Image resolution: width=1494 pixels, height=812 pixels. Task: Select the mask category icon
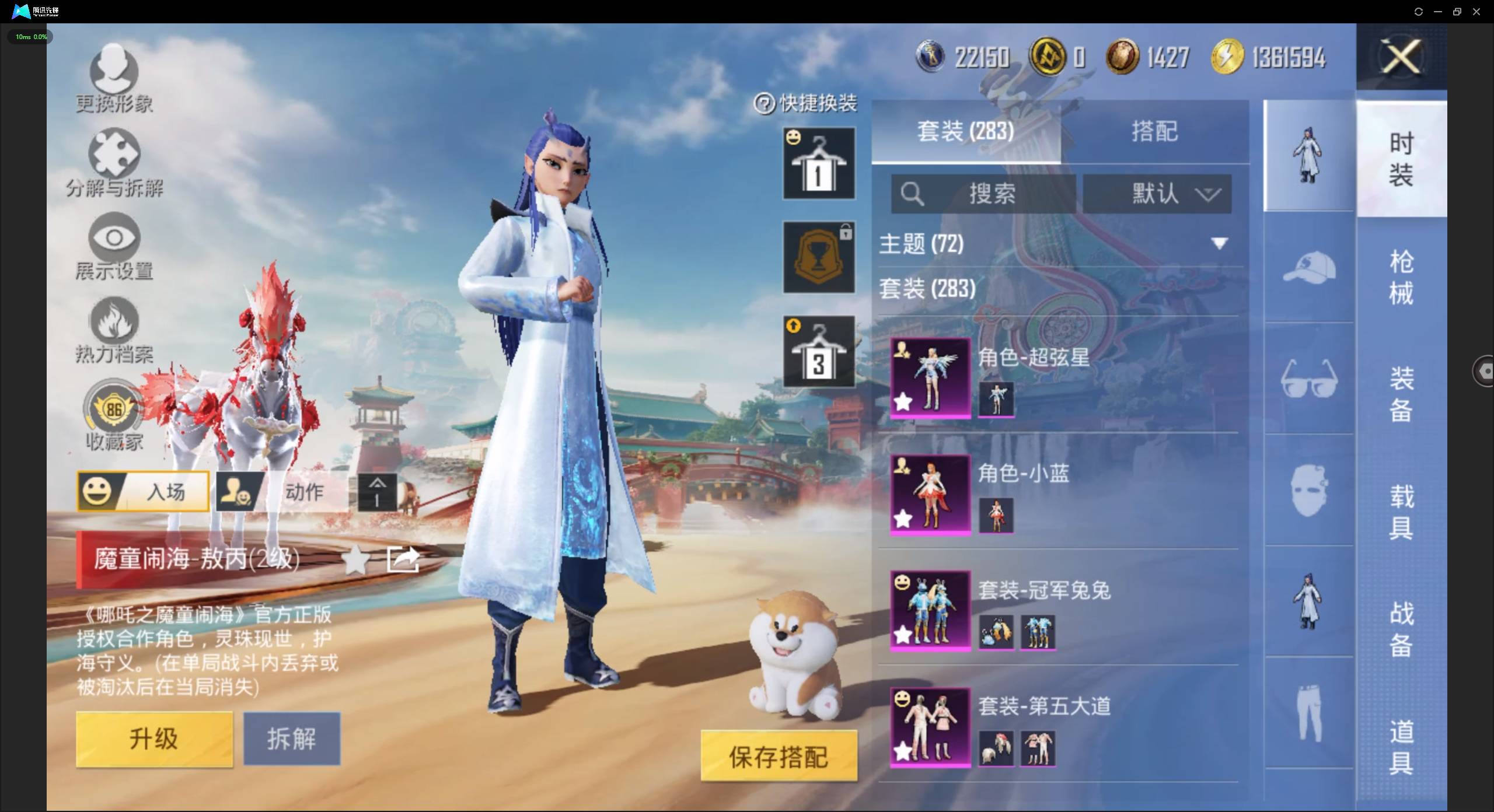1308,490
